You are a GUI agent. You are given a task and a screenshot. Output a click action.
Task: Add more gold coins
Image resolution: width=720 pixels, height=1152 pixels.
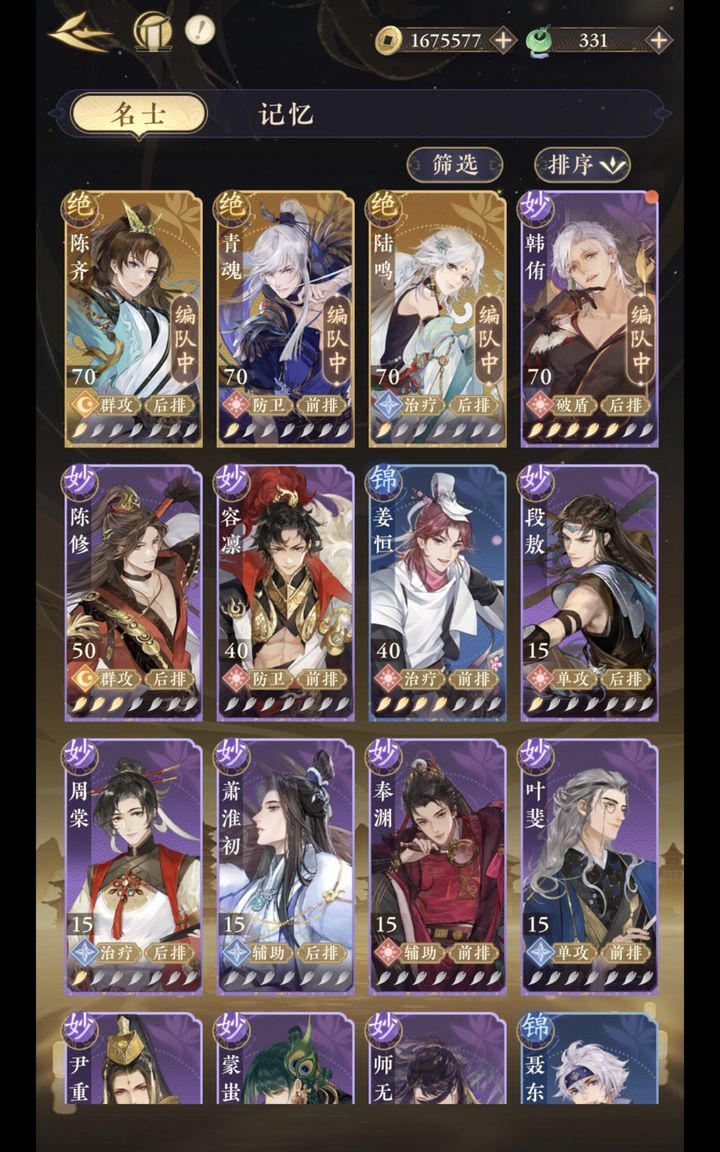pos(504,41)
